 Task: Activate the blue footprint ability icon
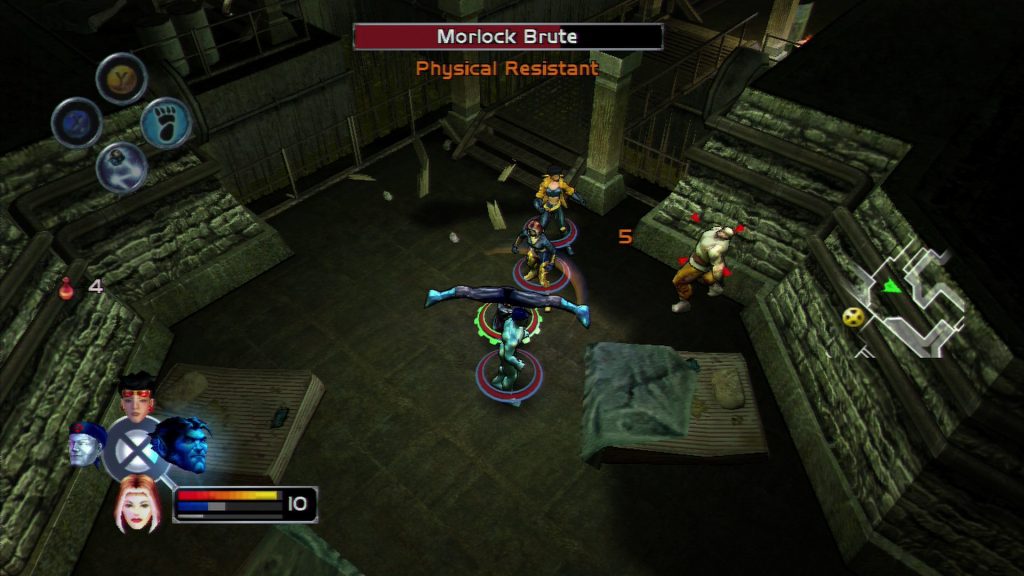(166, 123)
